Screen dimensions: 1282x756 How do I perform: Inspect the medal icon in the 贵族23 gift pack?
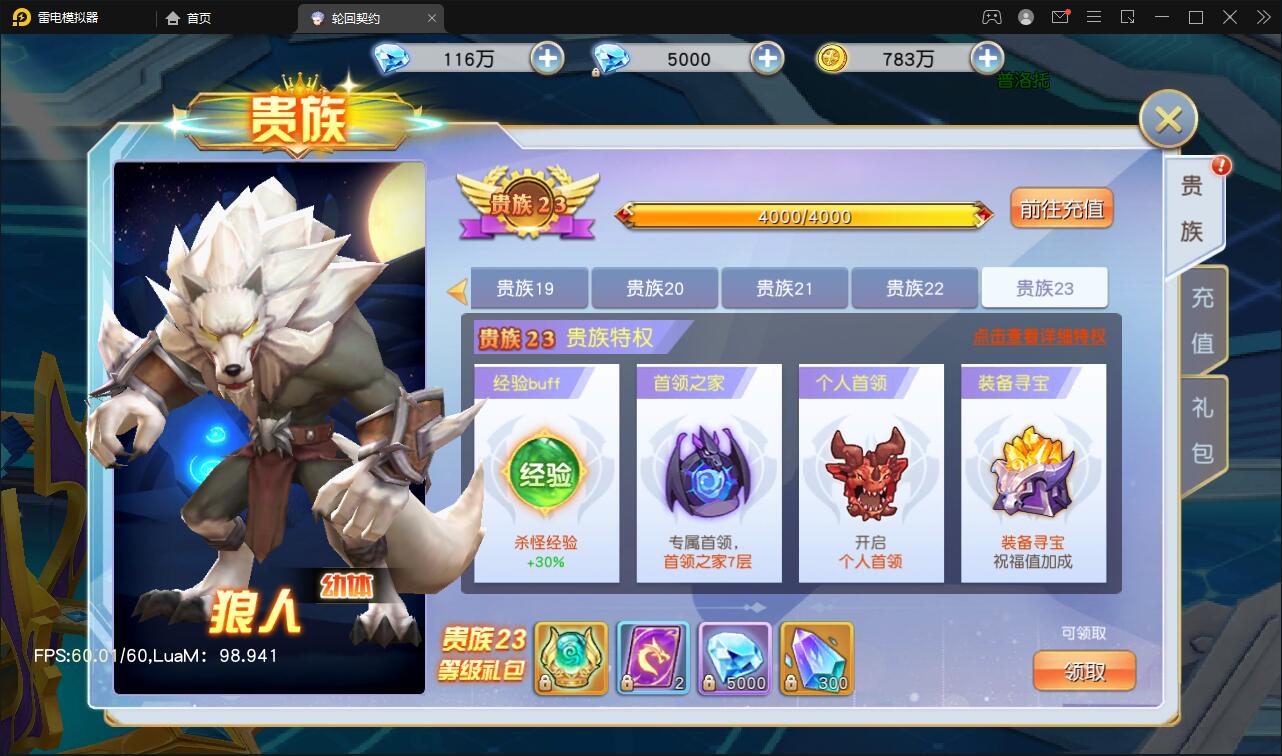click(569, 658)
